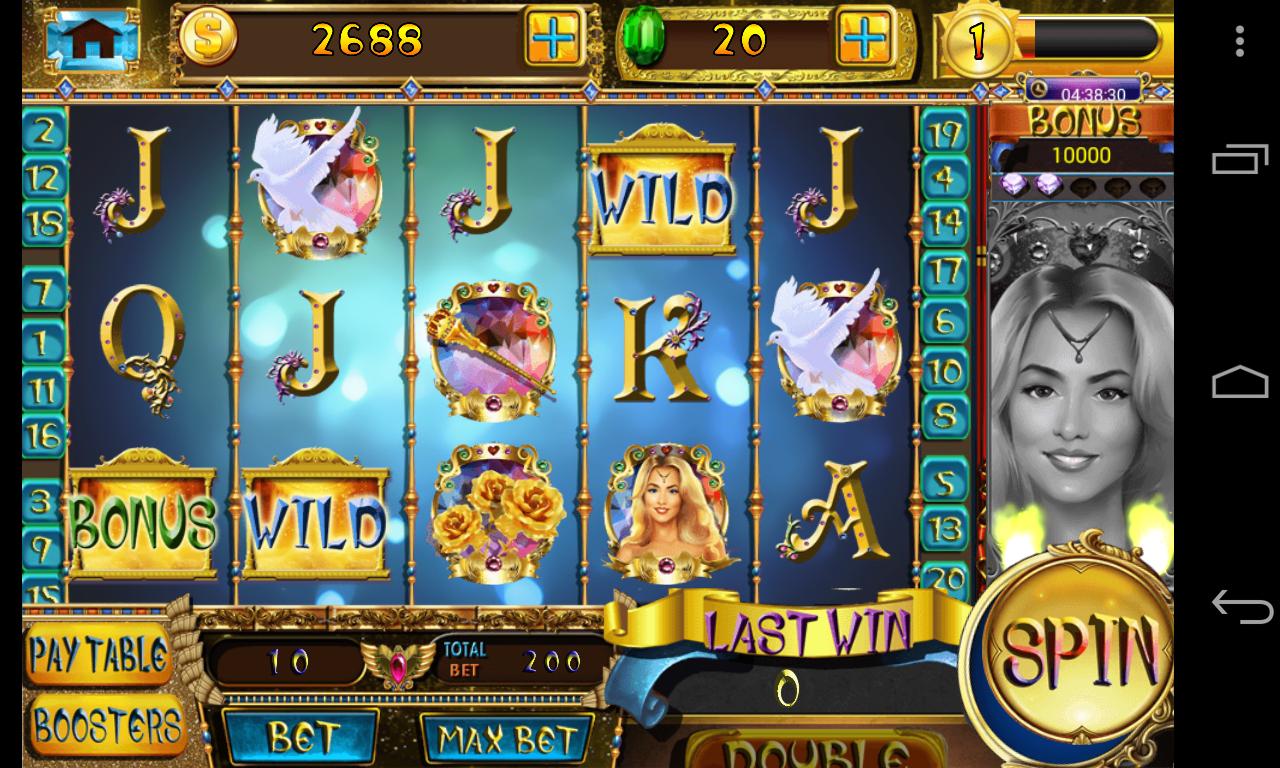Tap the Android back button
Image resolution: width=1280 pixels, height=768 pixels.
[1240, 606]
